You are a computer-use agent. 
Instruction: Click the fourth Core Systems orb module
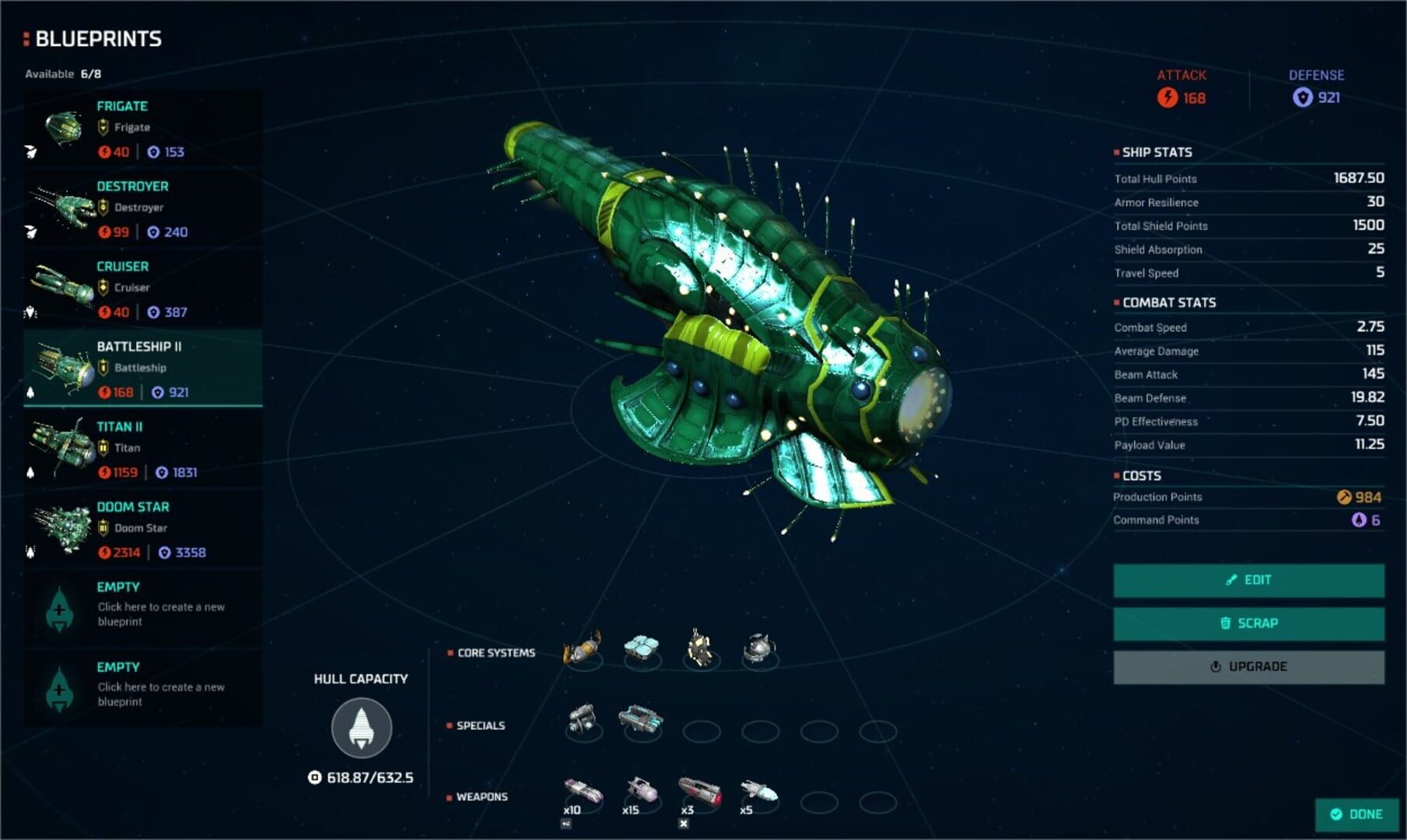tap(758, 646)
